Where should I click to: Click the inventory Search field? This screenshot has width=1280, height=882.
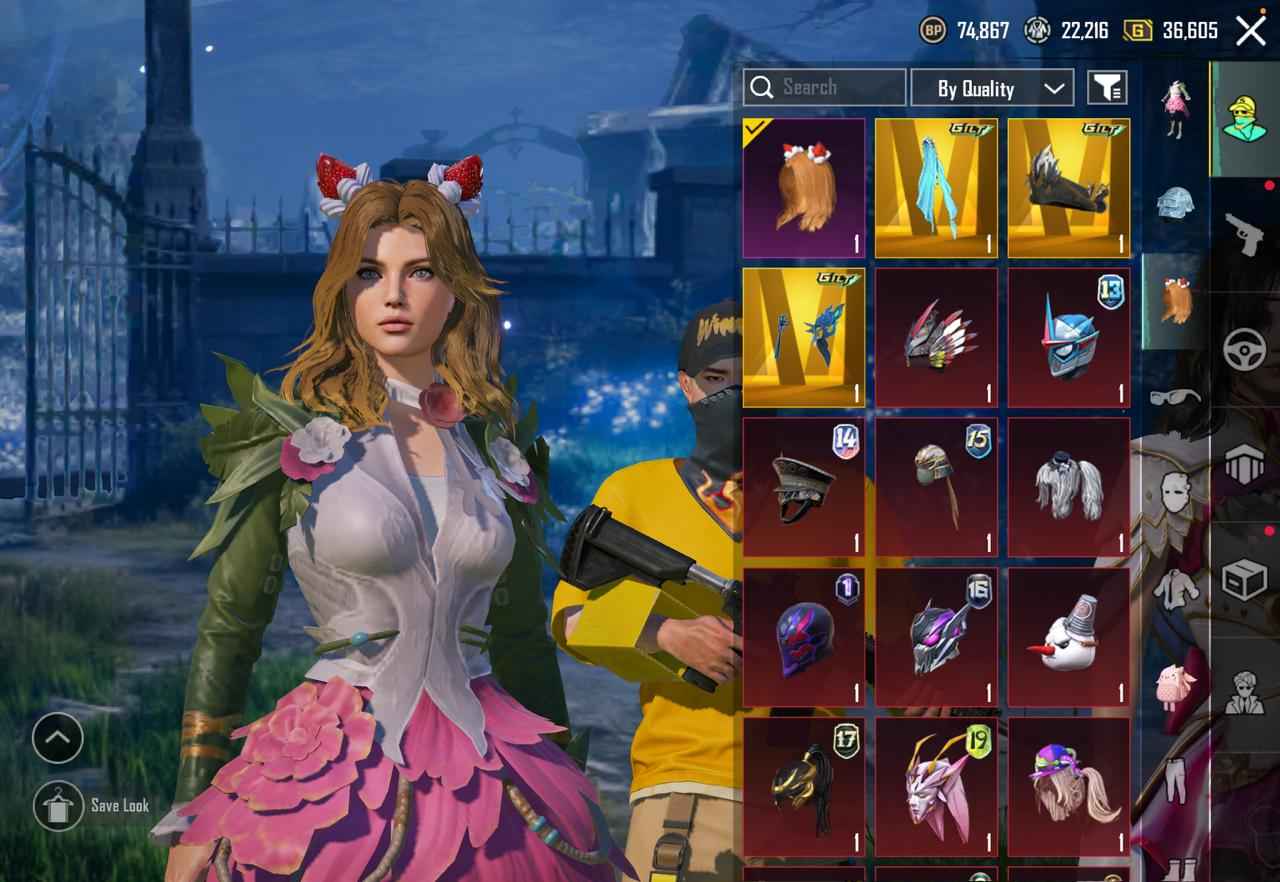coord(838,88)
